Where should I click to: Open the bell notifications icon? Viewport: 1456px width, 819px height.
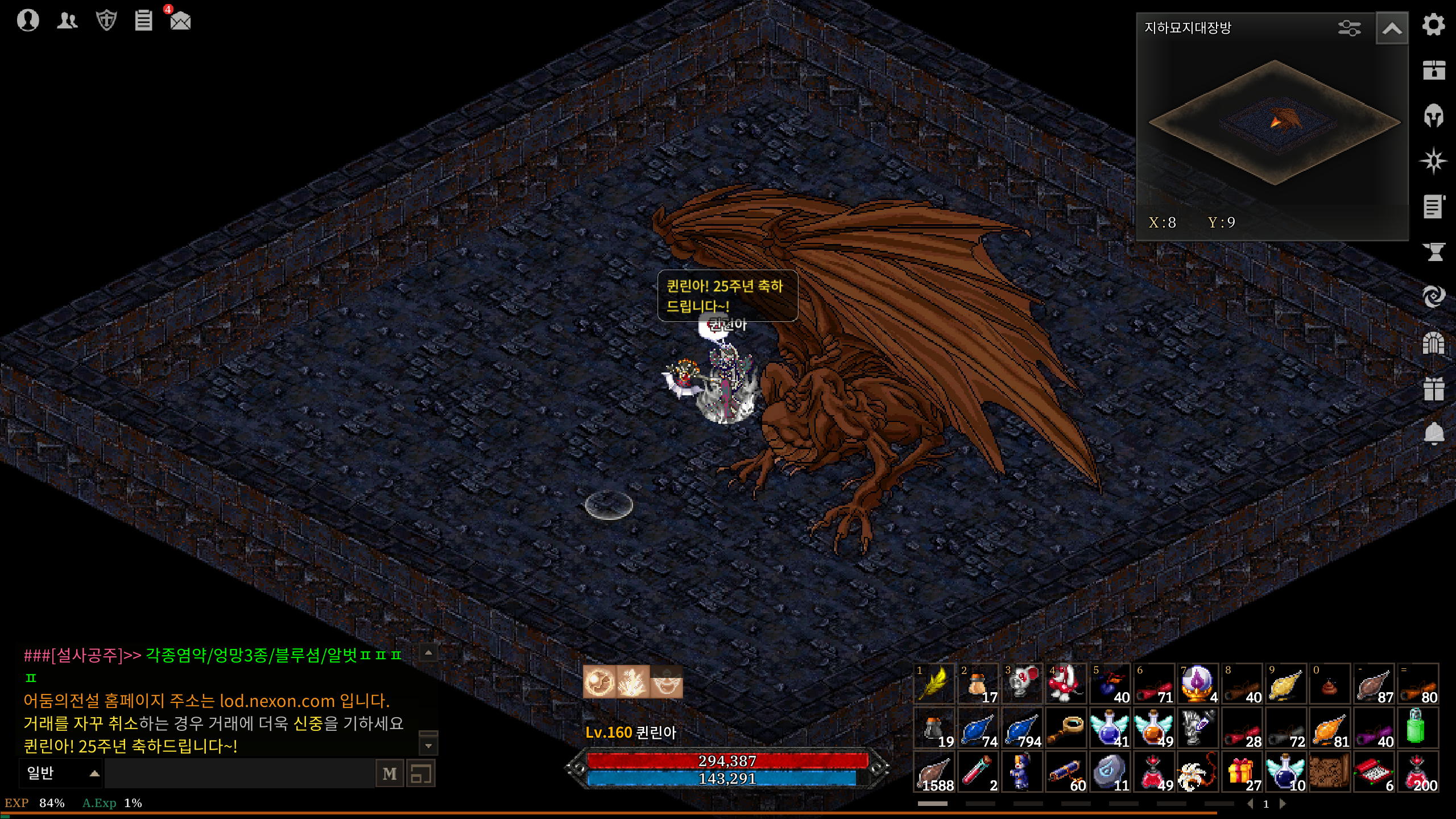click(1433, 434)
